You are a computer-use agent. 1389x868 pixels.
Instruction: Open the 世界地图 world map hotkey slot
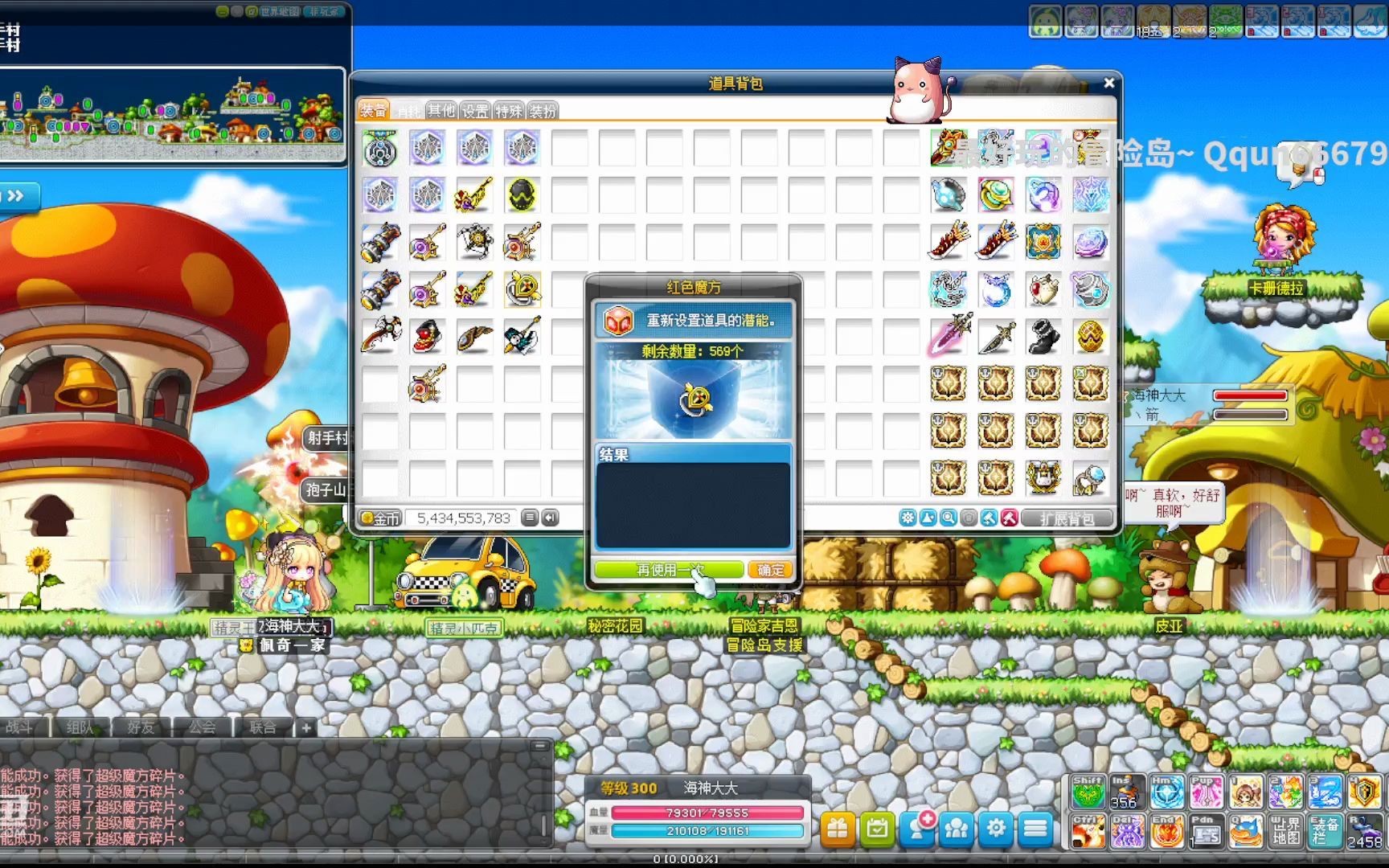pyautogui.click(x=1285, y=831)
